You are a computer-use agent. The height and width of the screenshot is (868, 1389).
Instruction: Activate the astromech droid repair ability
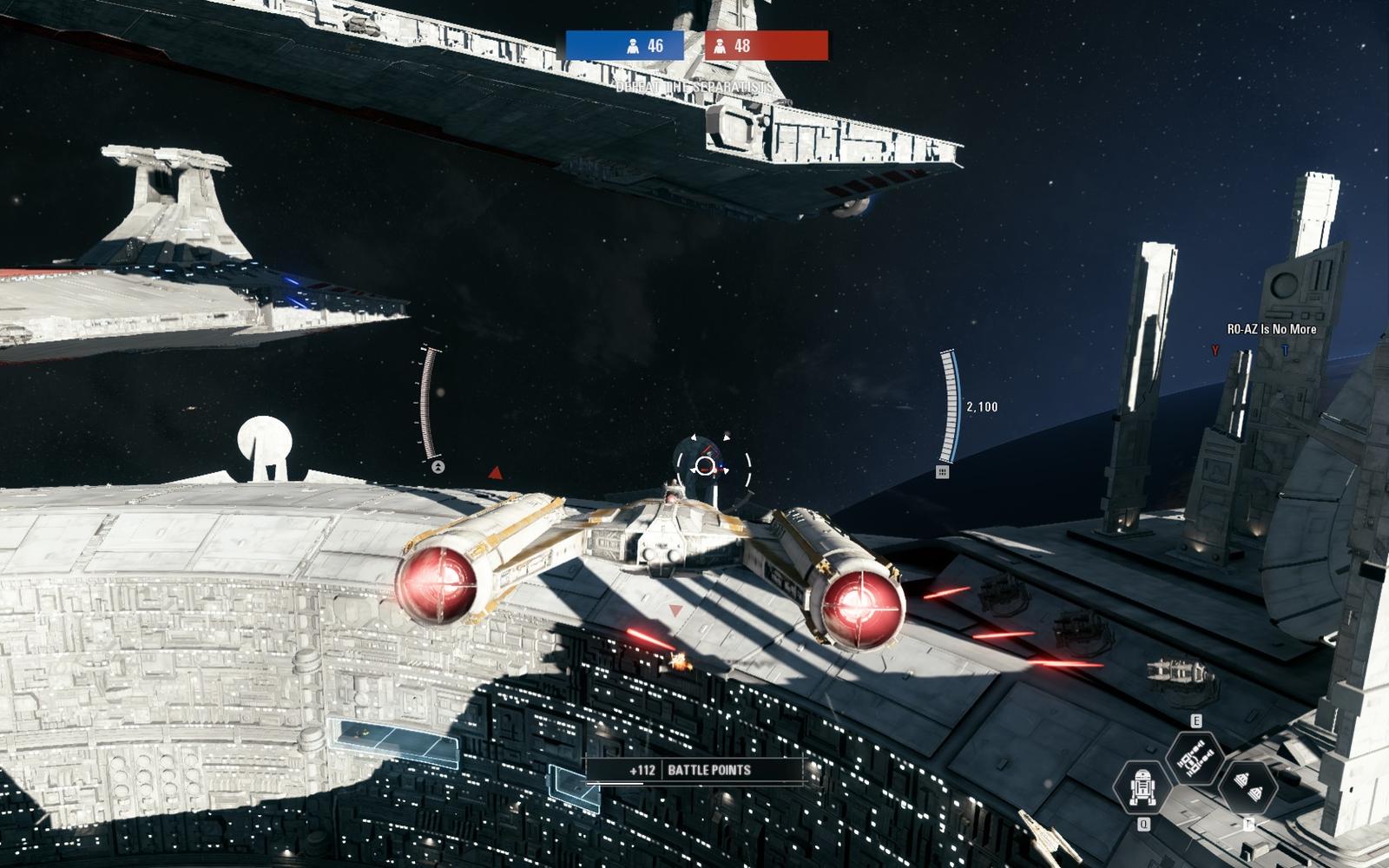(x=1142, y=786)
